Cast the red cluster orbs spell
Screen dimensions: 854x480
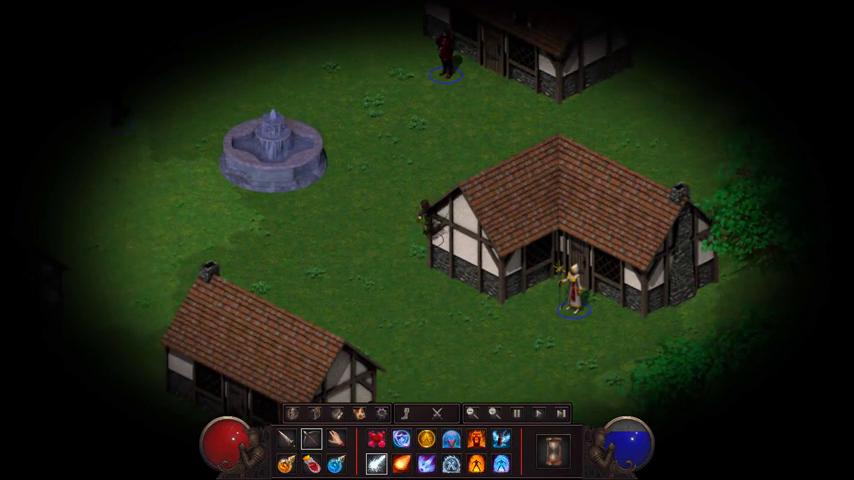pos(376,439)
